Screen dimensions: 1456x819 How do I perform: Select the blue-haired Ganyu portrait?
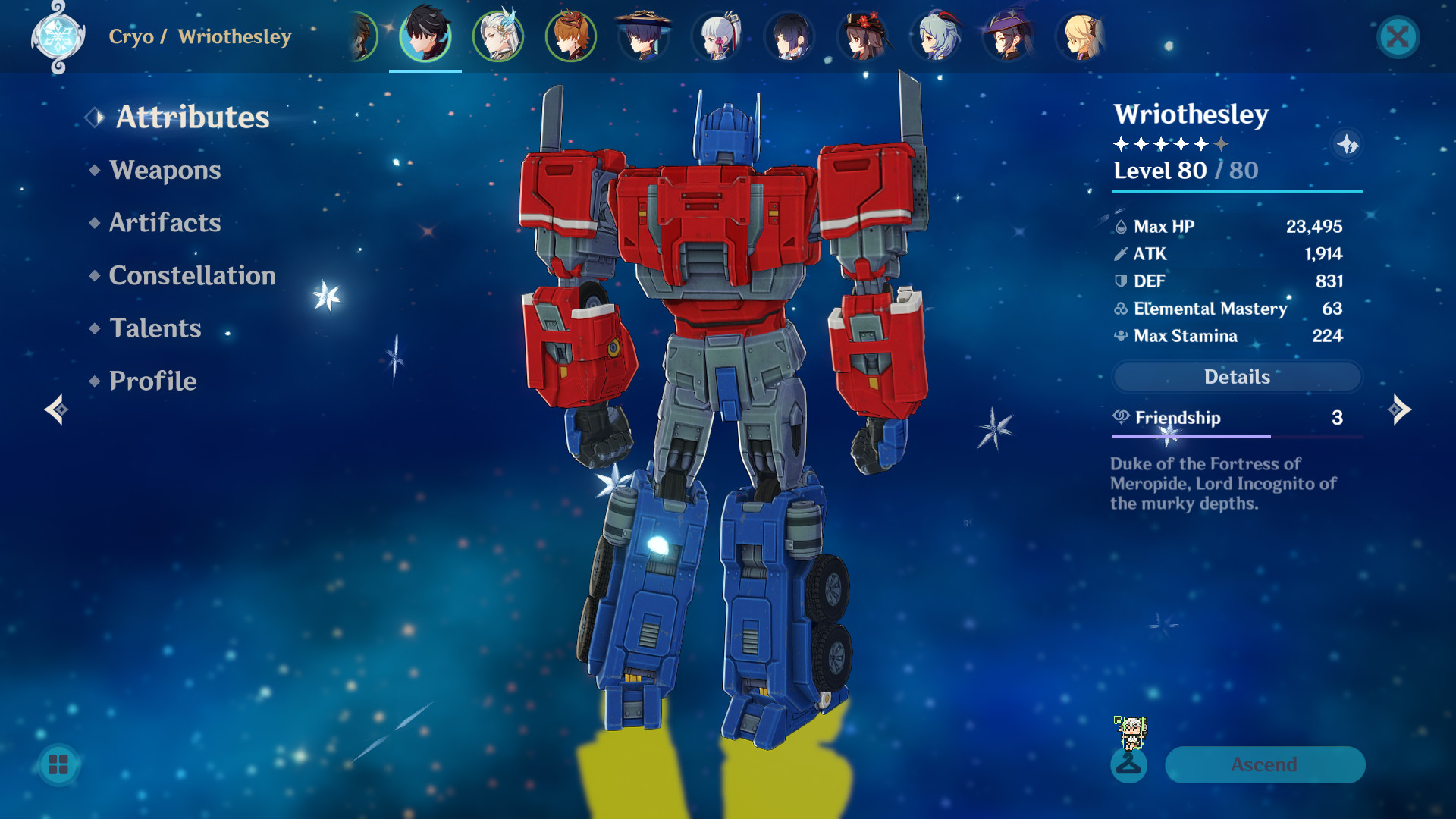pyautogui.click(x=936, y=36)
